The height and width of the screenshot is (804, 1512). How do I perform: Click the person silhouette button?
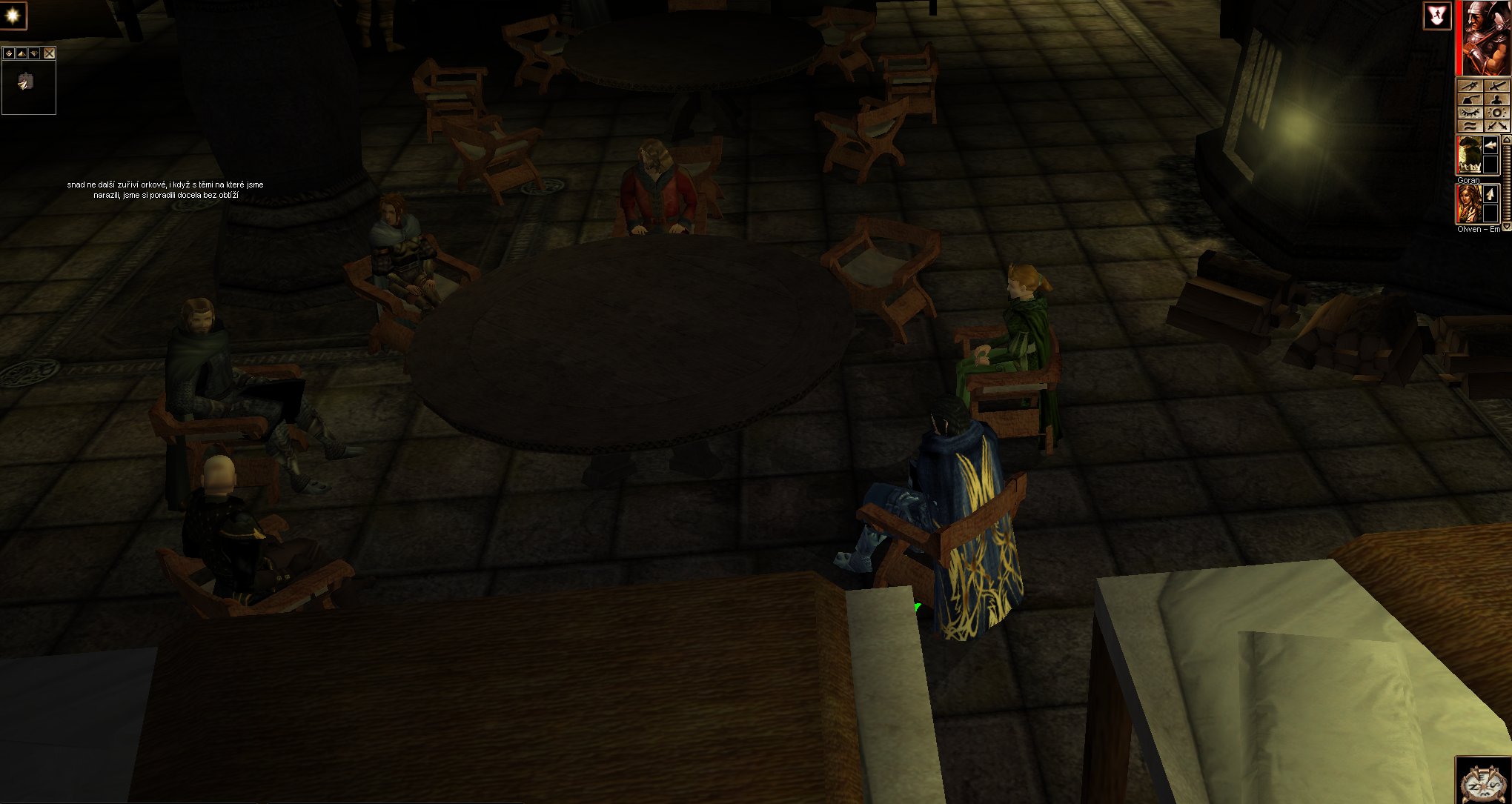click(1497, 100)
